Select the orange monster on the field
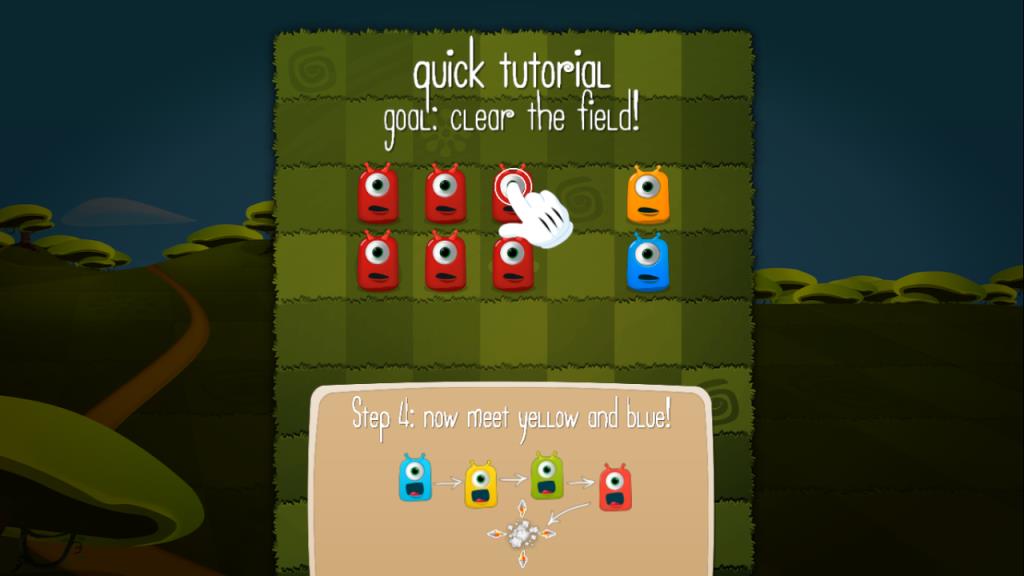Viewport: 1024px width, 576px height. tap(647, 195)
